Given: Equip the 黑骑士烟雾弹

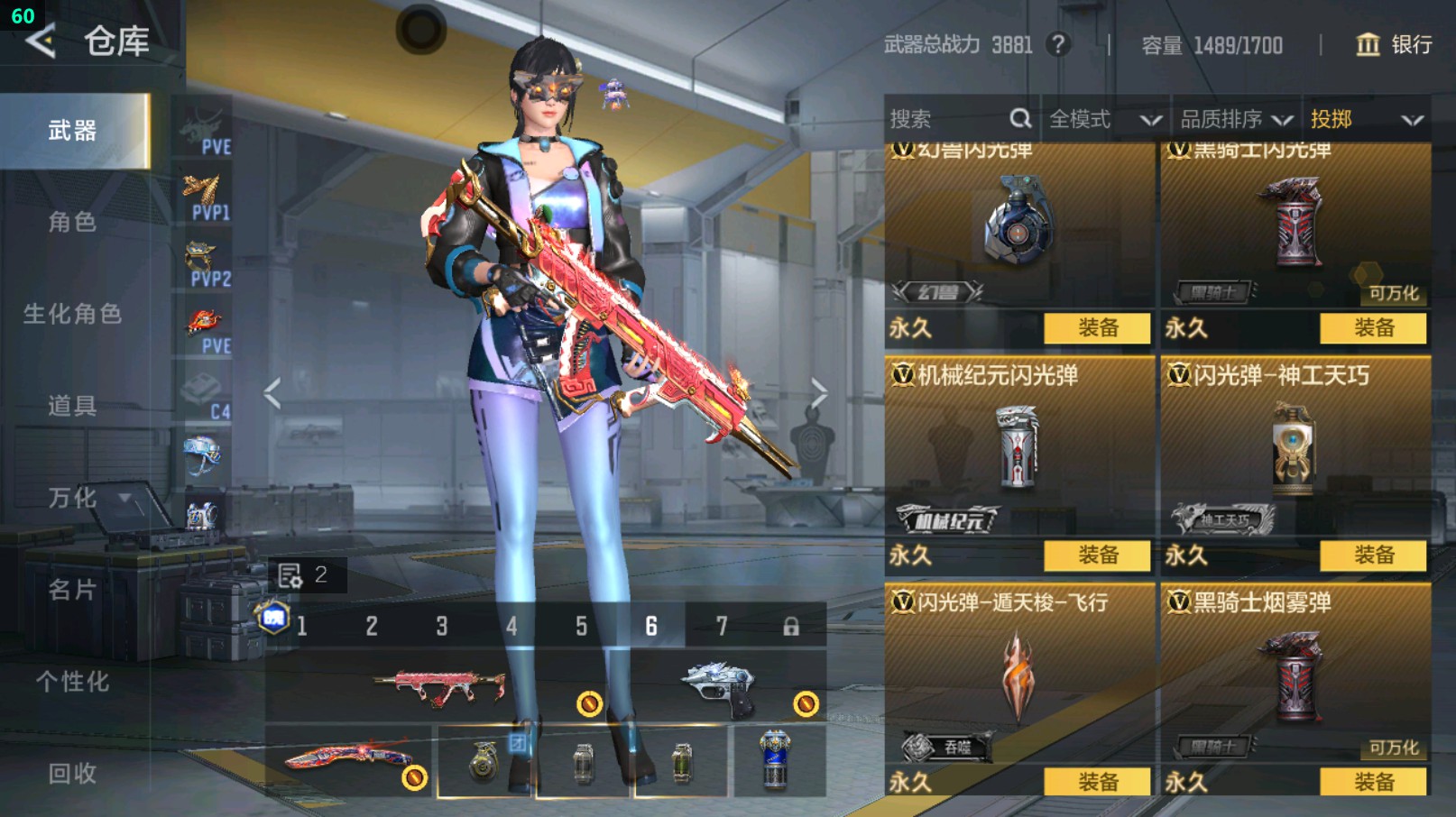Looking at the screenshot, I should (1373, 782).
